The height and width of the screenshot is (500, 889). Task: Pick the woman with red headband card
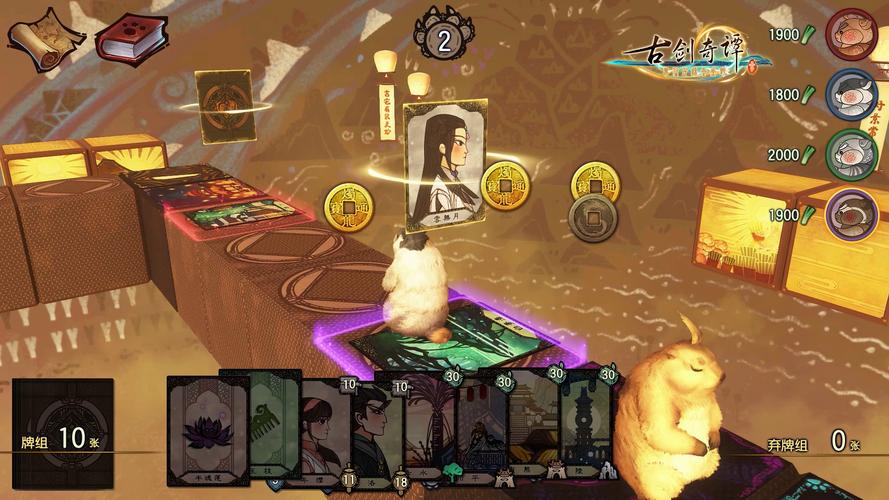[x=318, y=432]
